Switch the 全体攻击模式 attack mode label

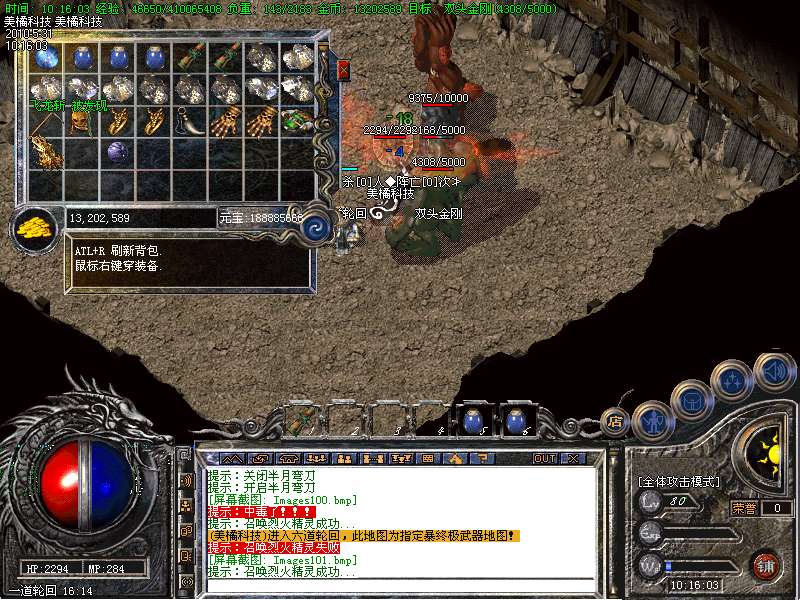(679, 482)
